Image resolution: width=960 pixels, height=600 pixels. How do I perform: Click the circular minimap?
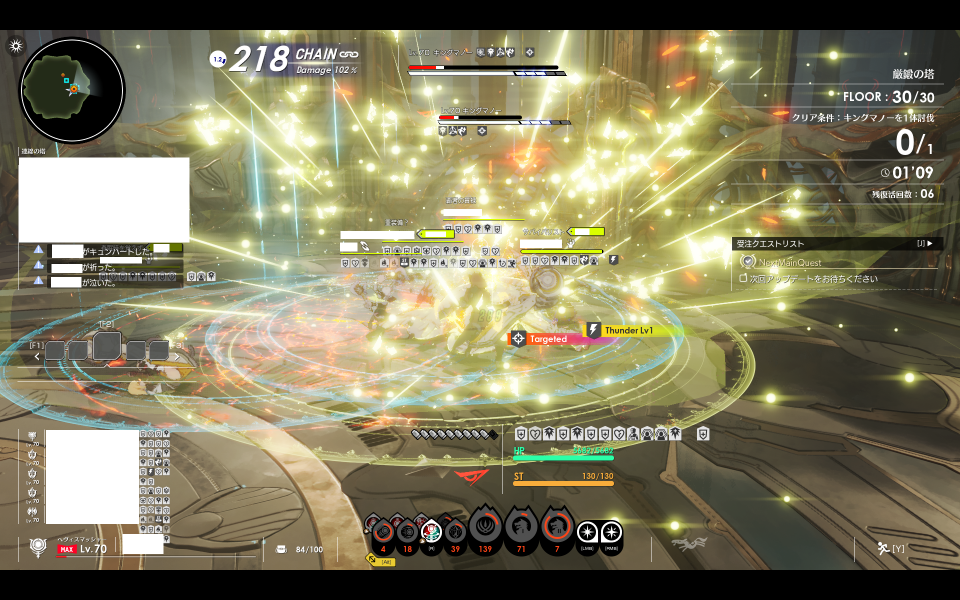click(x=72, y=90)
